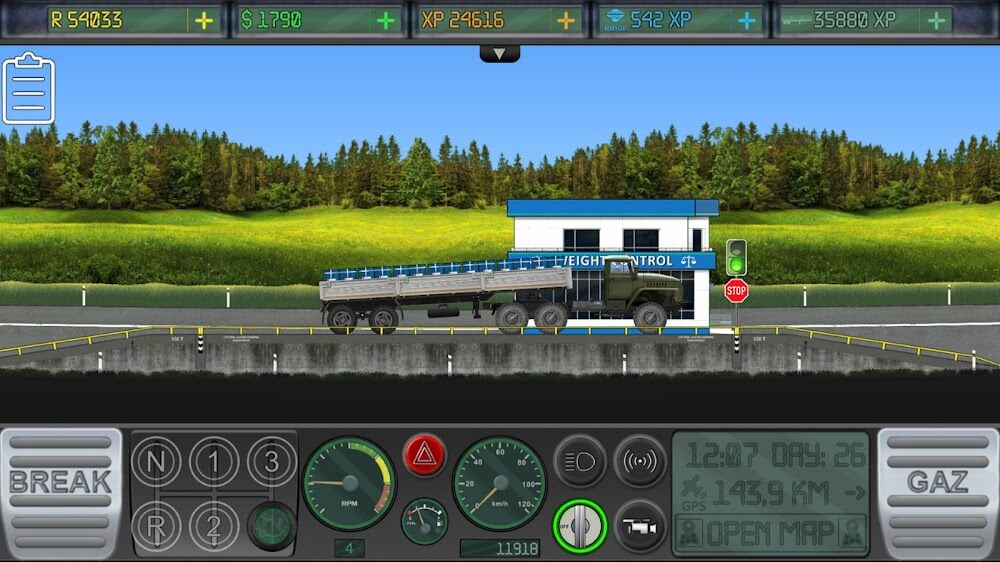Switch the camera view
Image resolution: width=1000 pixels, height=562 pixels.
tap(639, 525)
